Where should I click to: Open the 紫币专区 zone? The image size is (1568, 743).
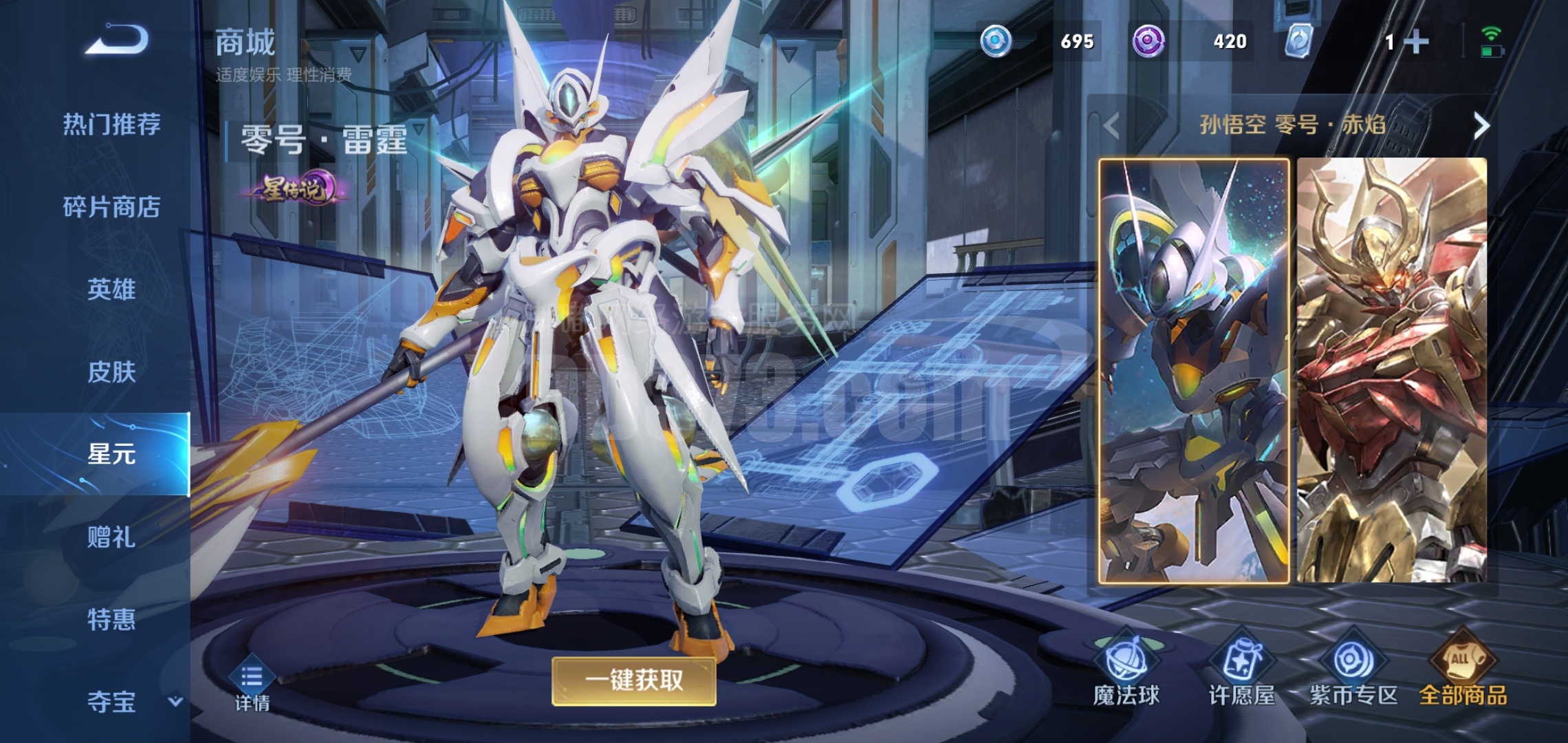[x=1353, y=671]
